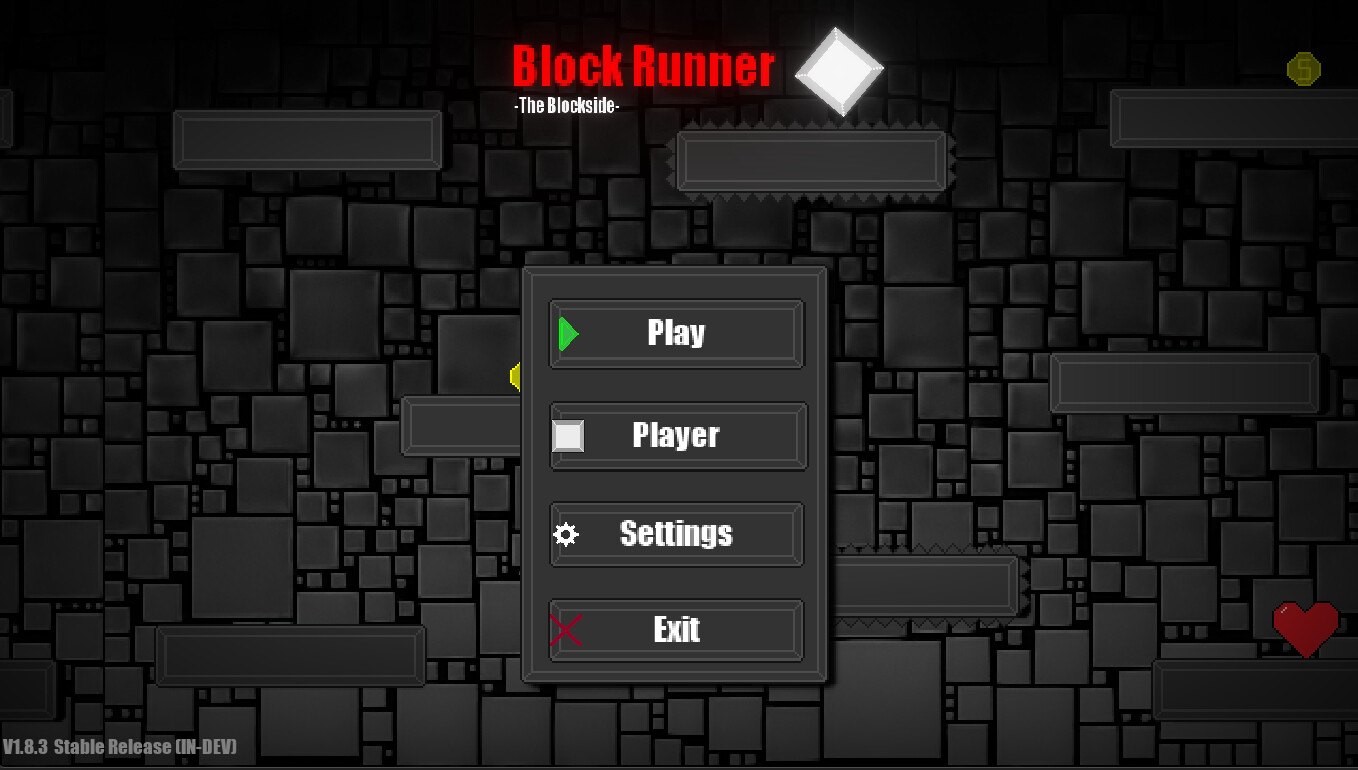
Task: Click the yellow coin peeking behind the menu
Action: point(514,377)
